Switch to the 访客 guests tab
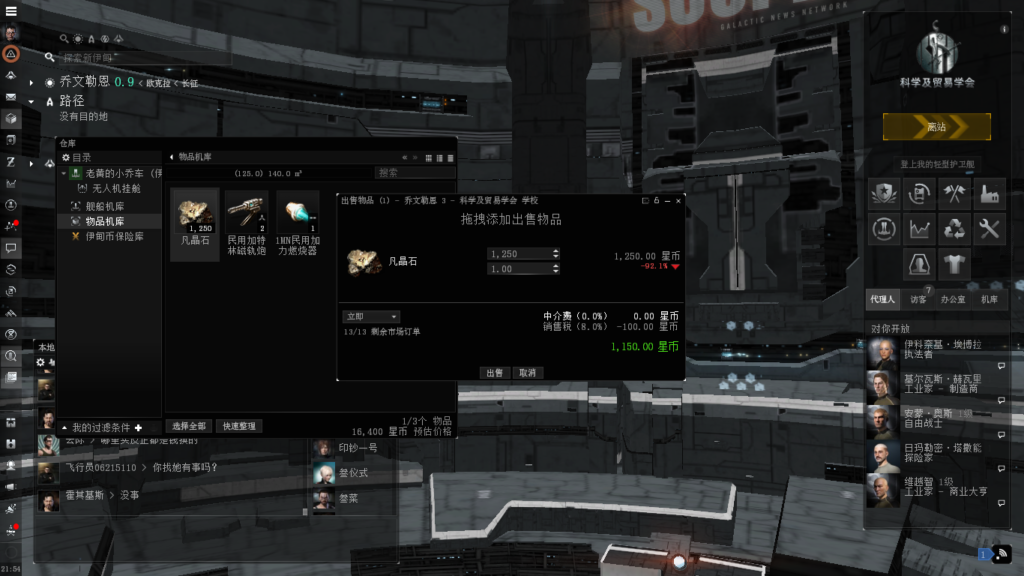This screenshot has width=1024, height=576. 918,299
